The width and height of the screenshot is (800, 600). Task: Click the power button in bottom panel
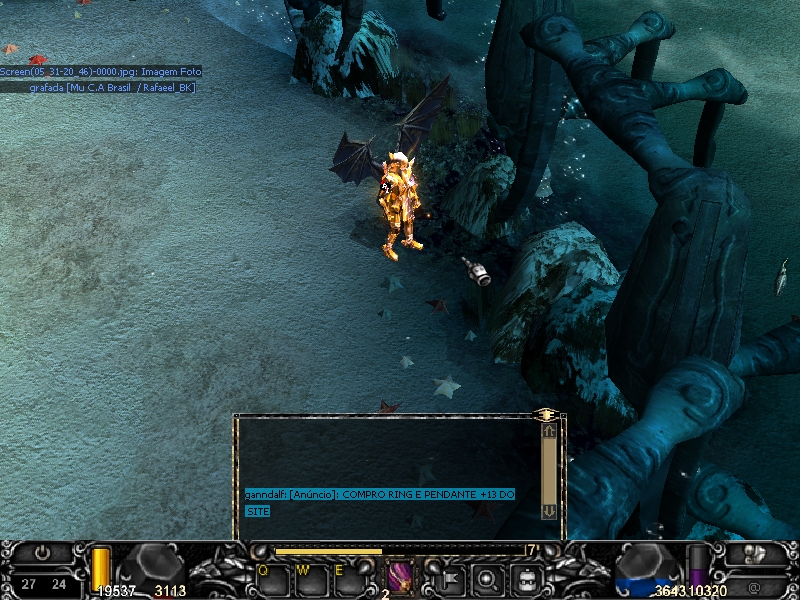click(x=42, y=552)
